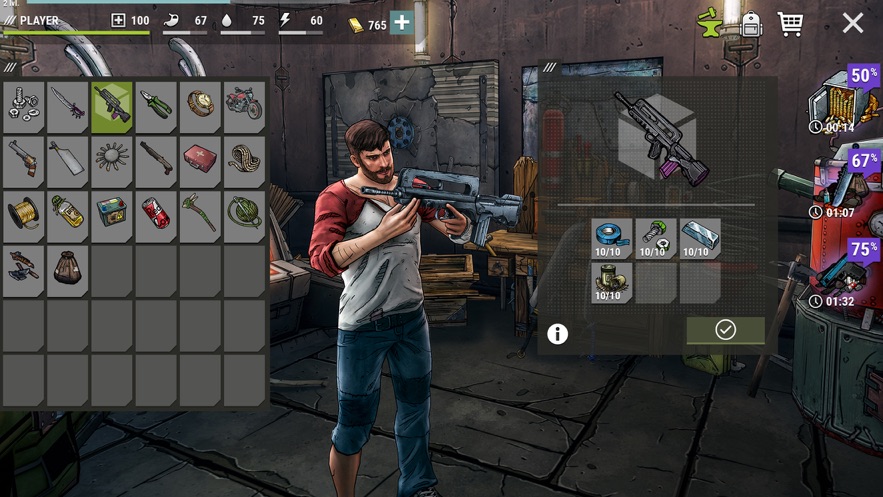Show item info with the i icon
The image size is (883, 497).
[x=558, y=334]
